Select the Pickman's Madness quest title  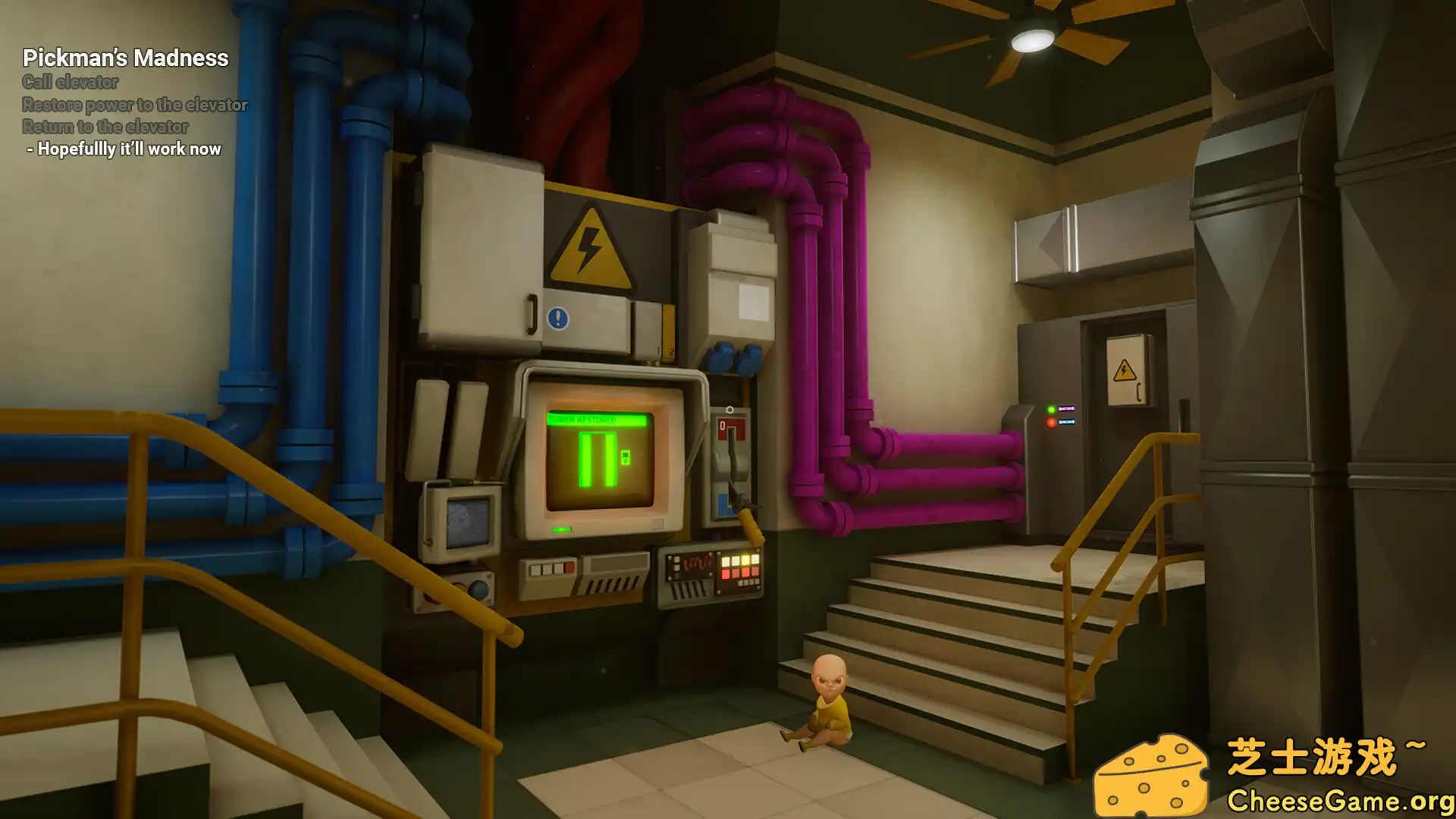pos(125,58)
